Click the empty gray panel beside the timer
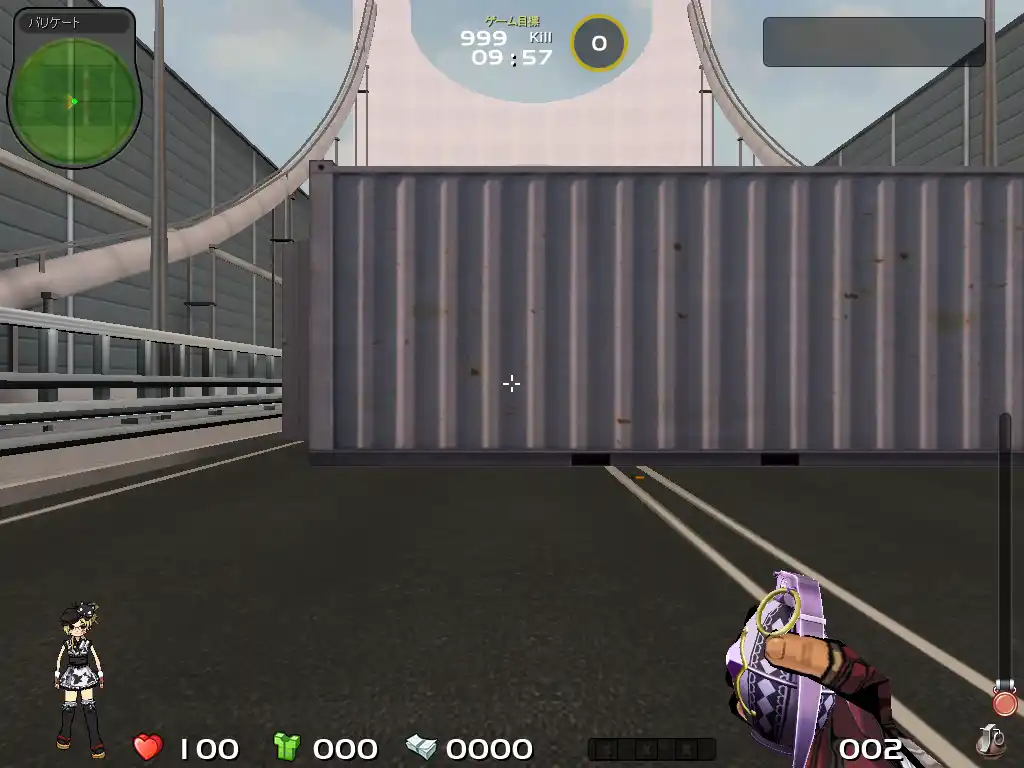This screenshot has height=768, width=1024. (x=873, y=42)
